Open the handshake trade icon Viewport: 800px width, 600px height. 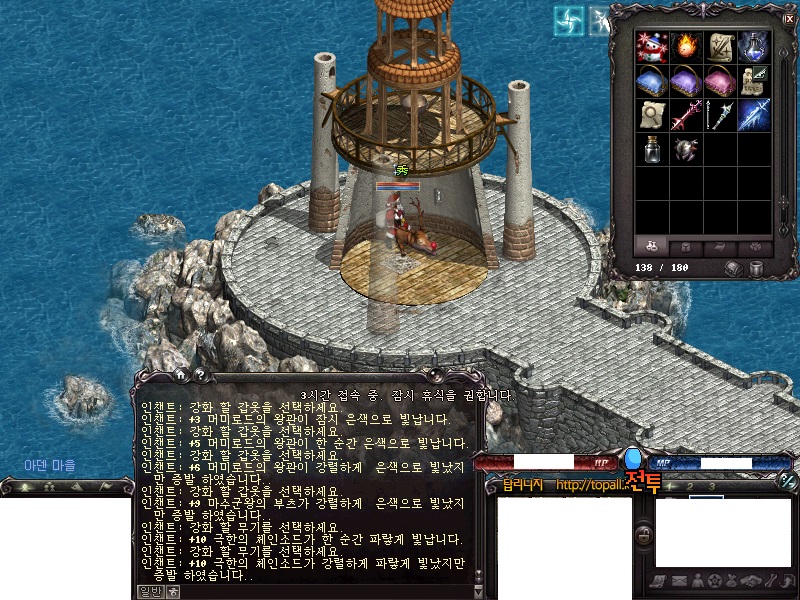point(748,581)
